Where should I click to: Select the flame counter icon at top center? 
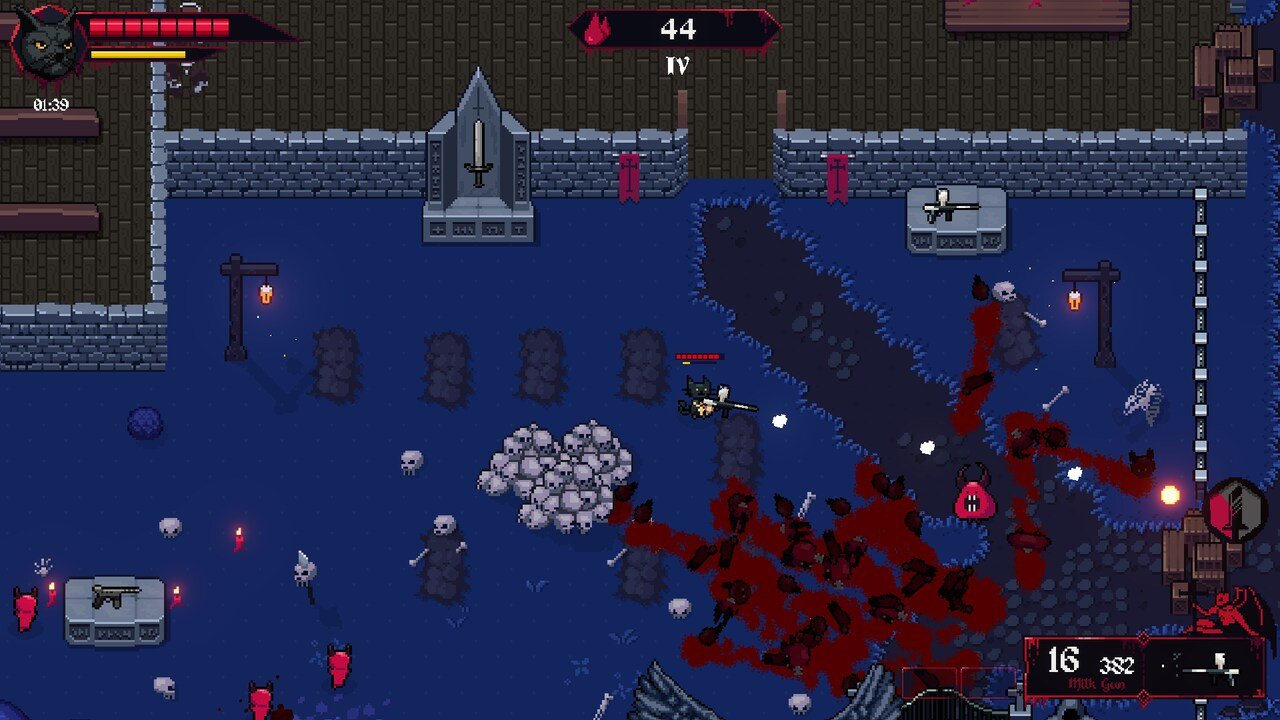coord(597,29)
